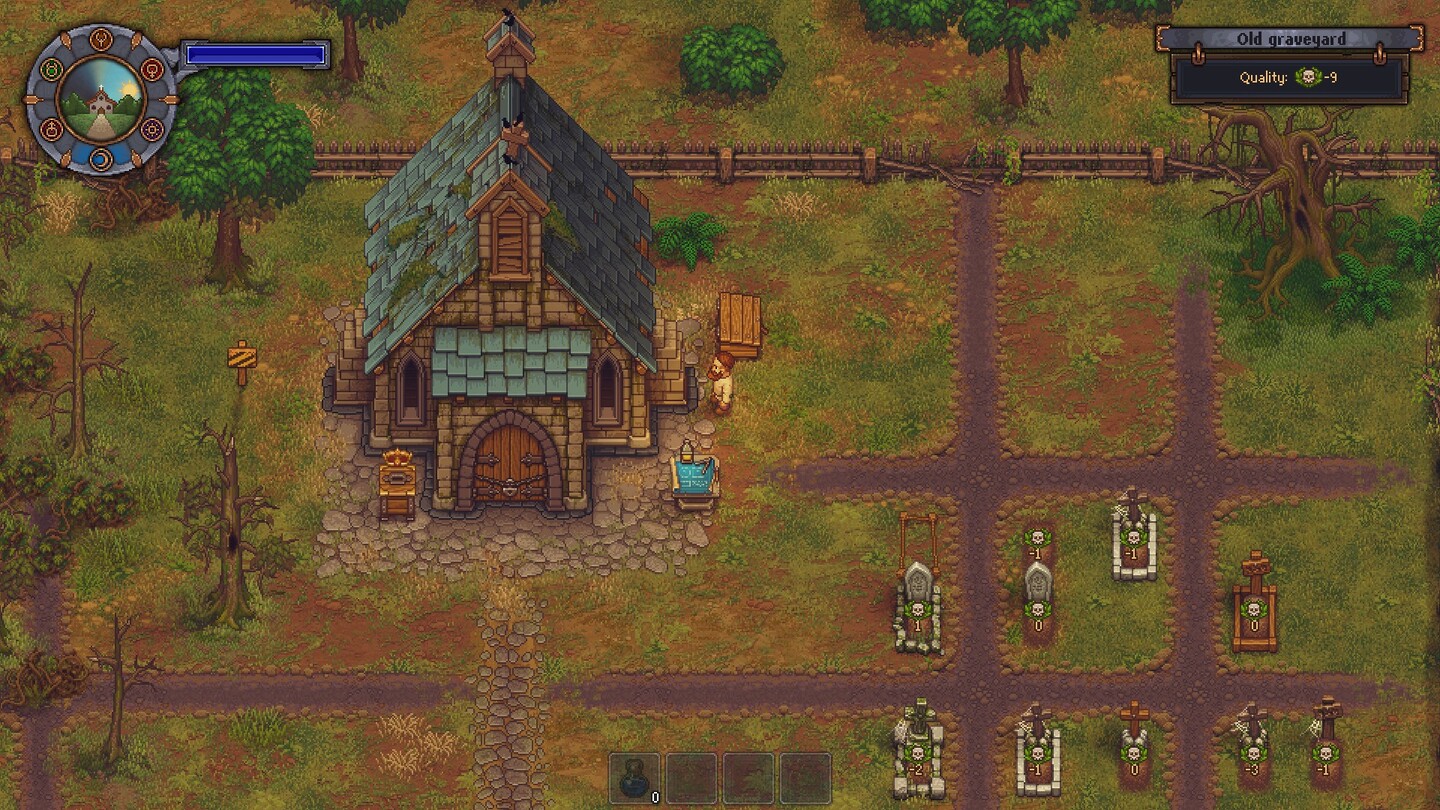This screenshot has width=1440, height=810.
Task: Click the wooden signpost left of the church
Action: [240, 355]
